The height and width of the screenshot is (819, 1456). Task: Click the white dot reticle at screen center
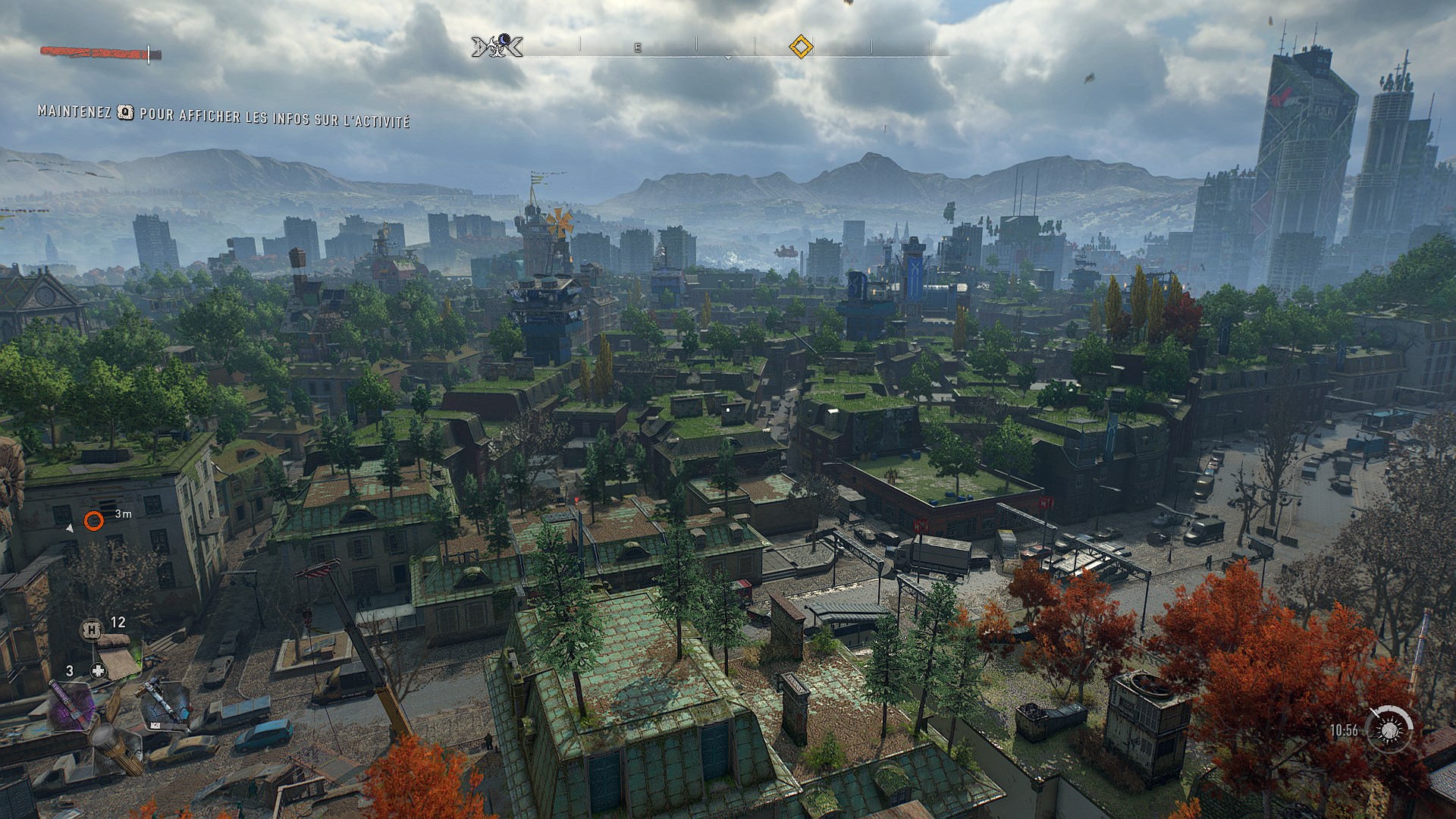coord(728,409)
